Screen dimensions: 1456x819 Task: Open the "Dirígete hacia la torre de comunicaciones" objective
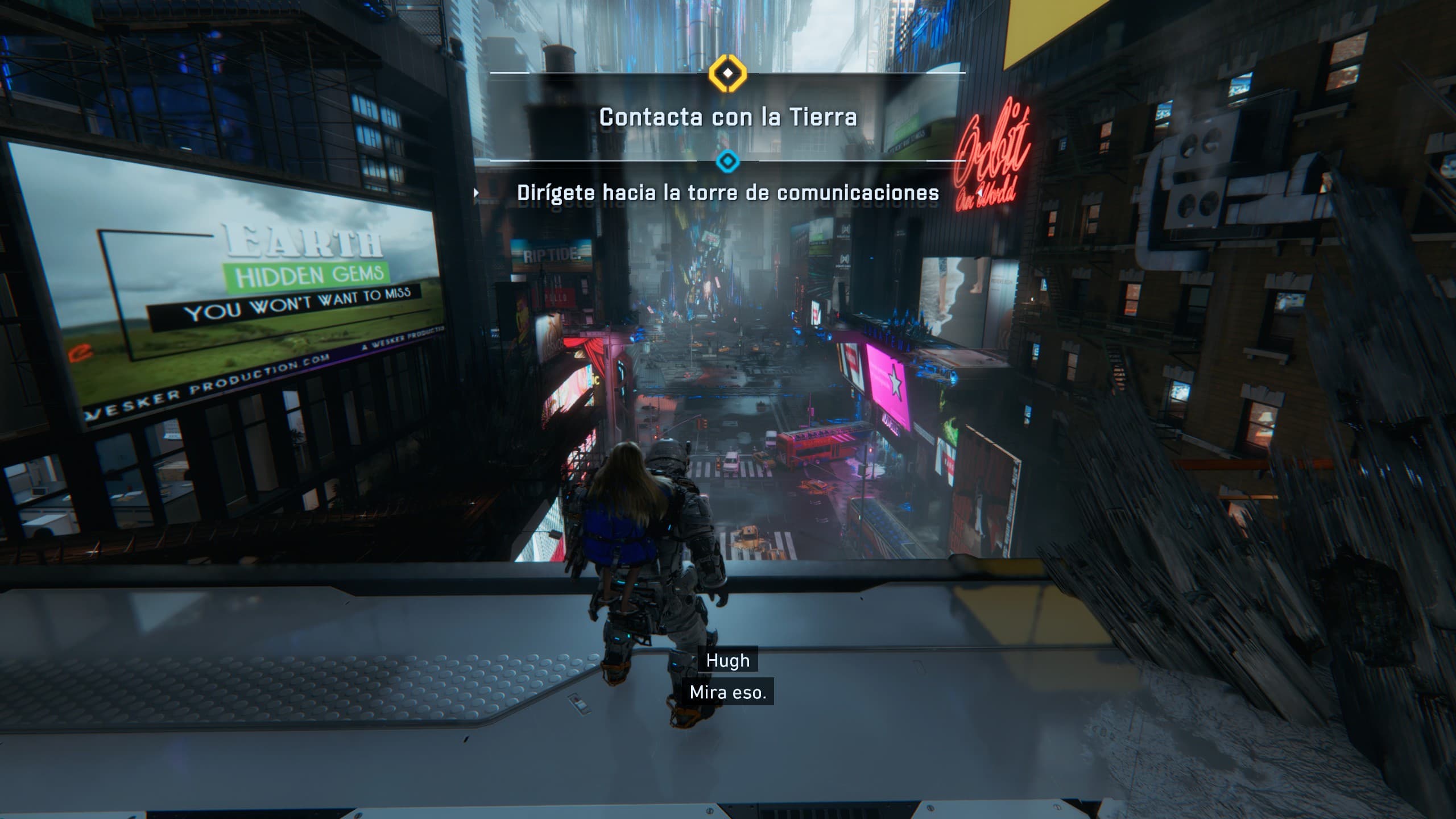727,193
